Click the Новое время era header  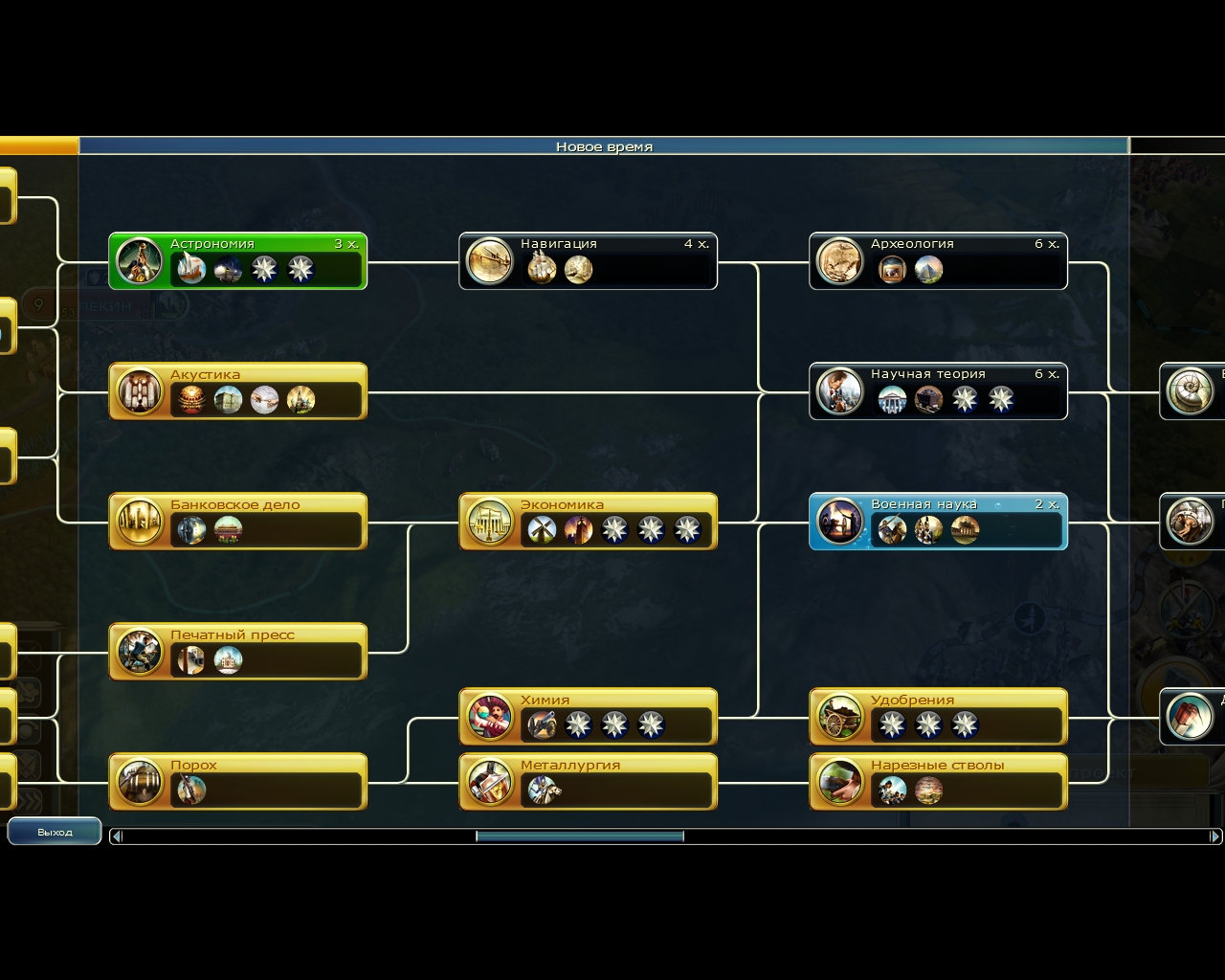(x=601, y=146)
